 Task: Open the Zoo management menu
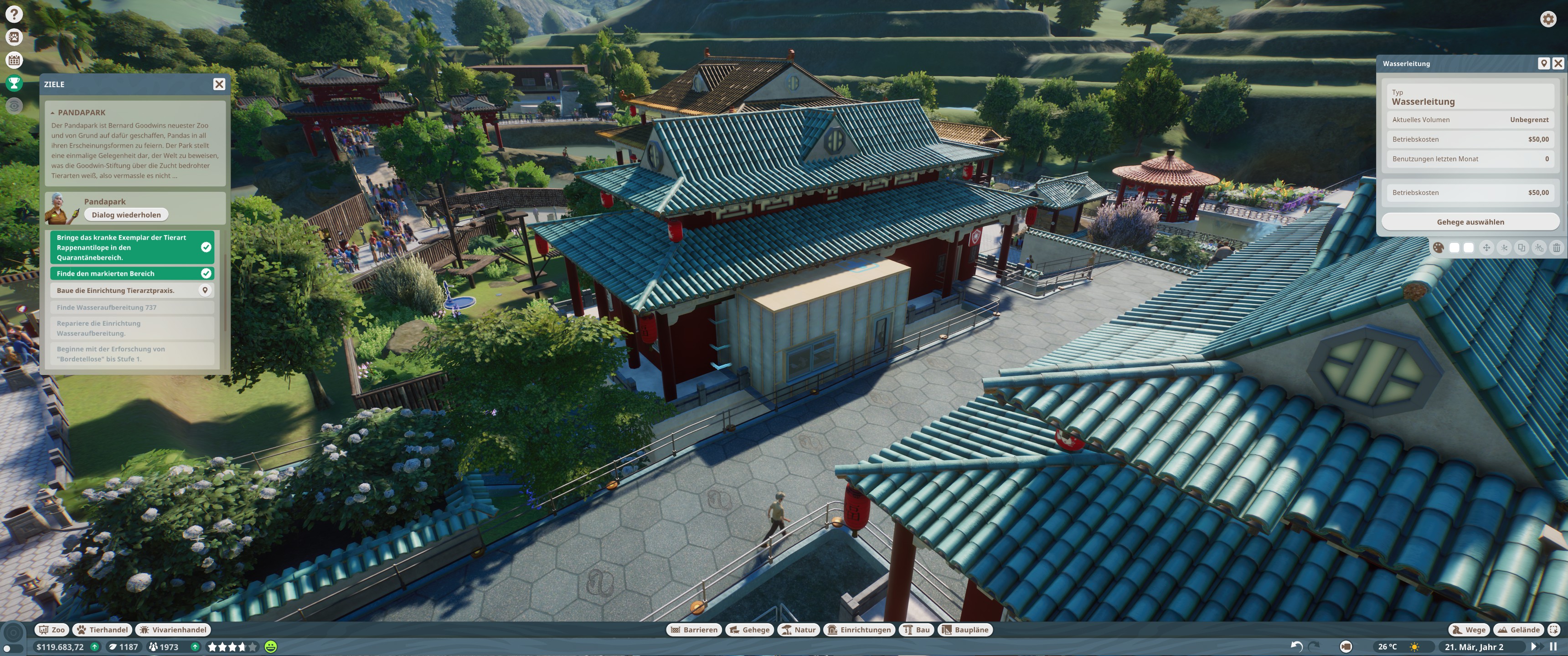click(x=52, y=630)
